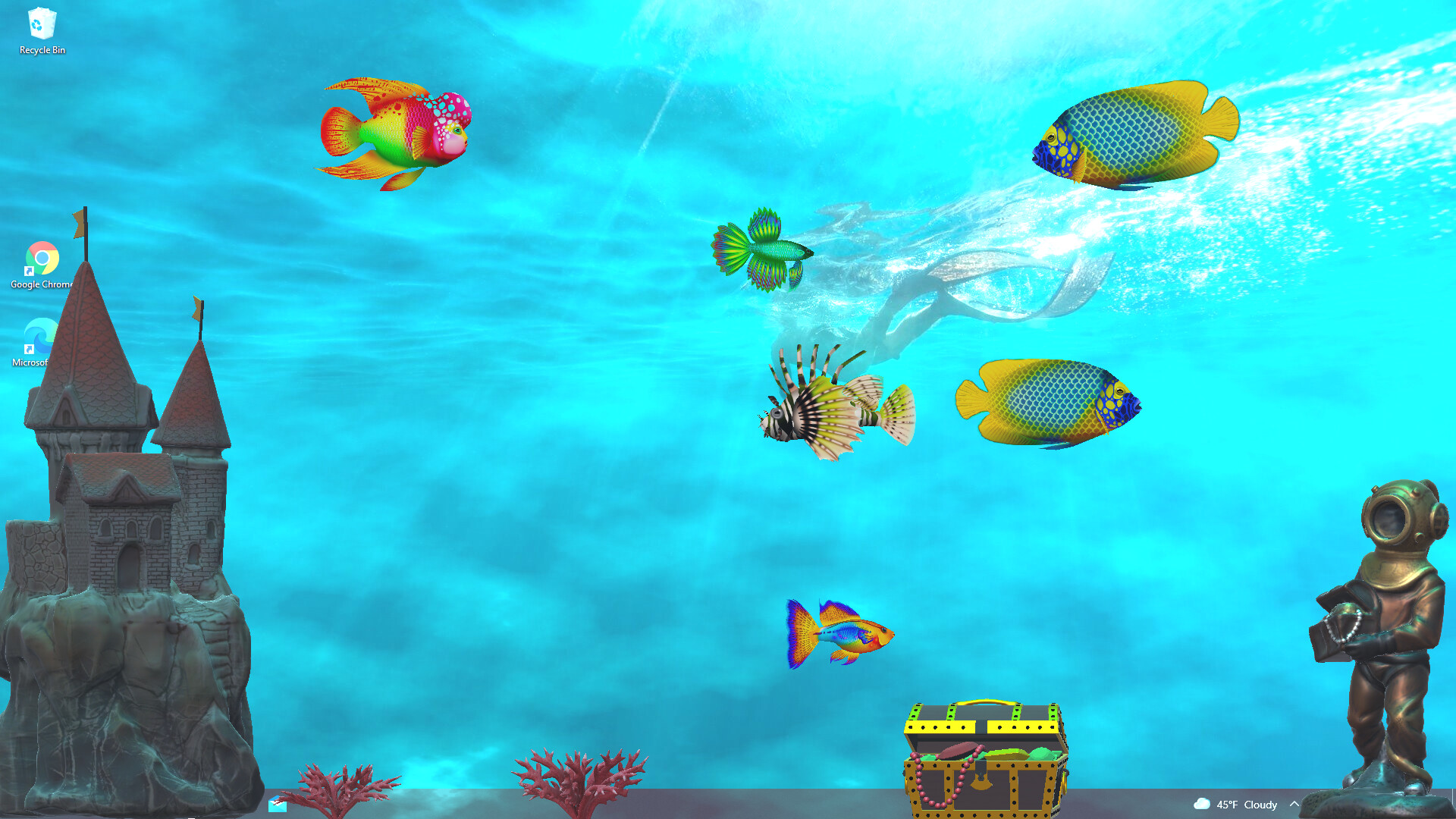The image size is (1456, 819).
Task: Open the Recycle Bin
Action: (42, 23)
